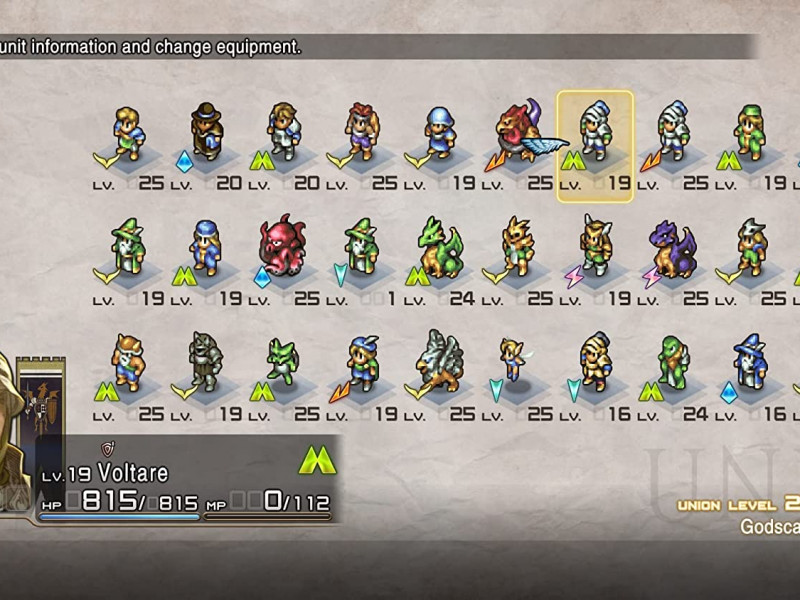Select the golden winged level 25 unit
Screen dimensions: 800x600
click(518, 246)
